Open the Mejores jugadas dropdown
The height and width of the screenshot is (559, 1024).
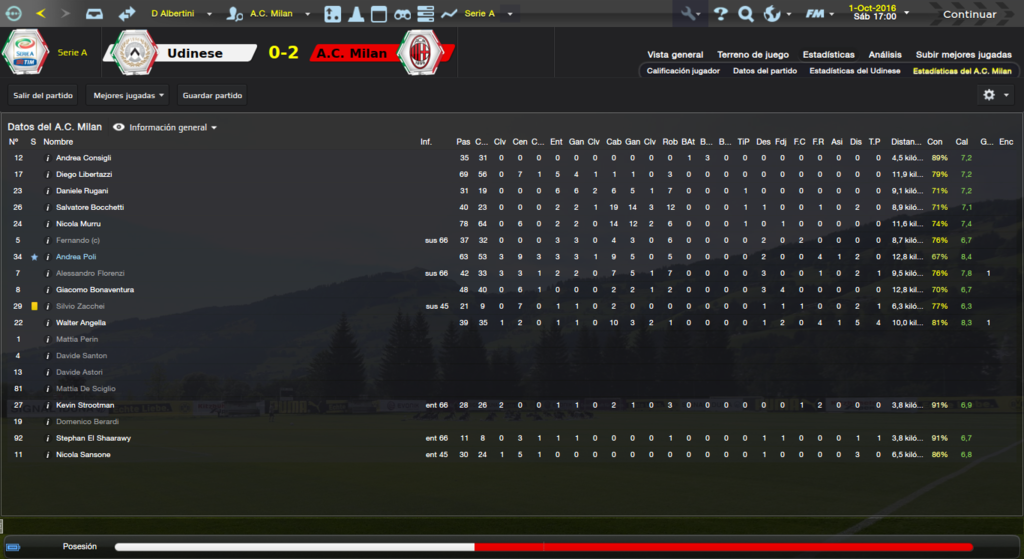[x=127, y=95]
